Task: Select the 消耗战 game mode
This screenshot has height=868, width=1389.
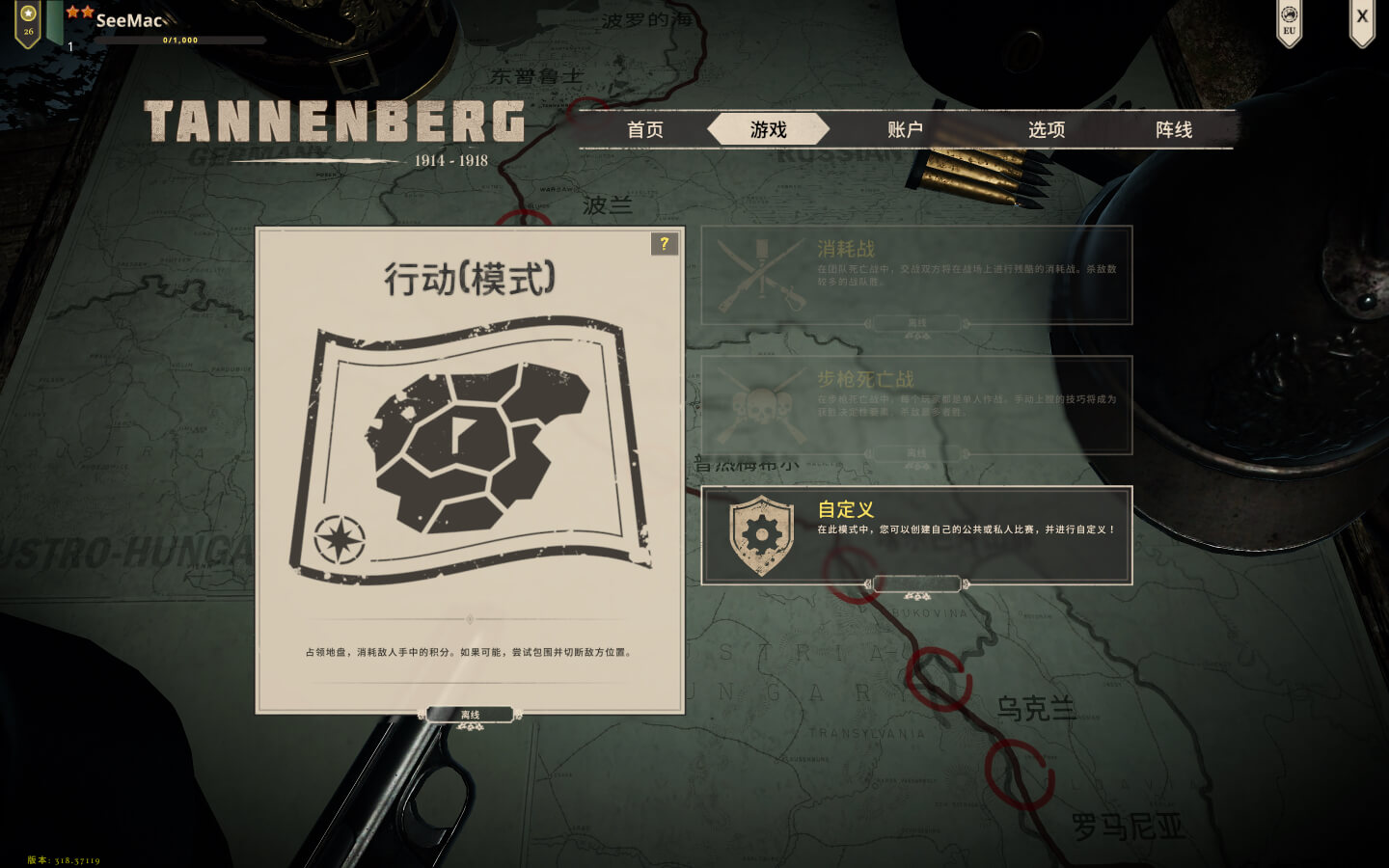Action: 916,275
